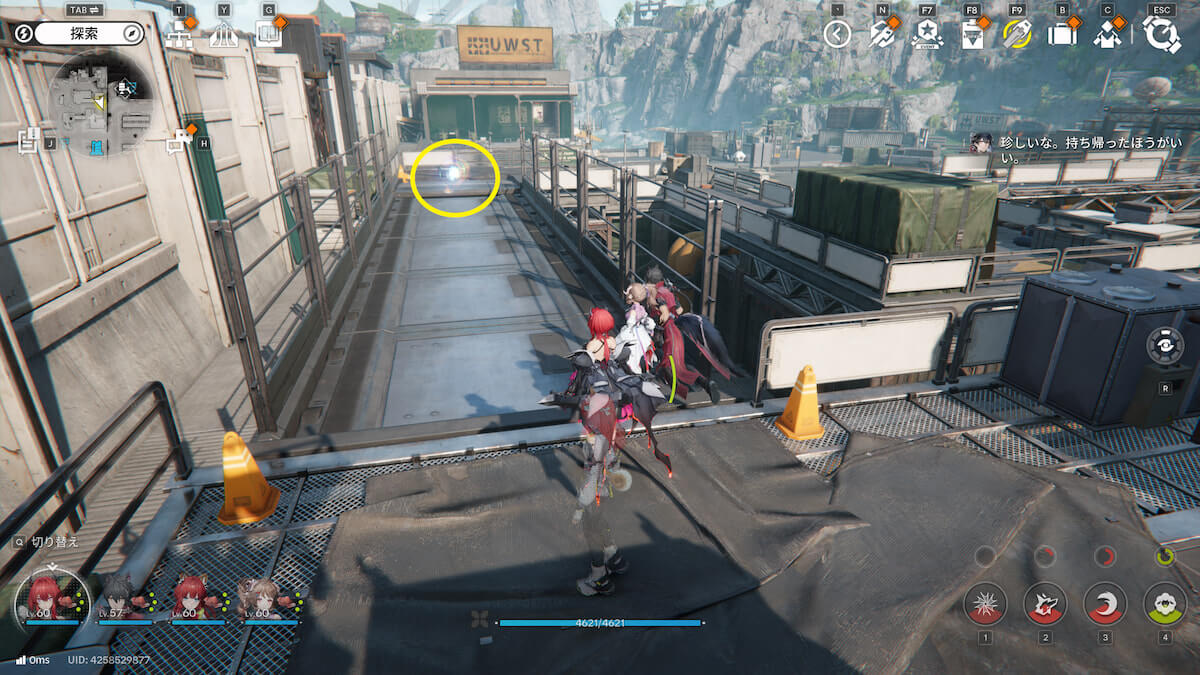Collapse the top menu with the arrow button
The height and width of the screenshot is (675, 1200).
[x=837, y=35]
